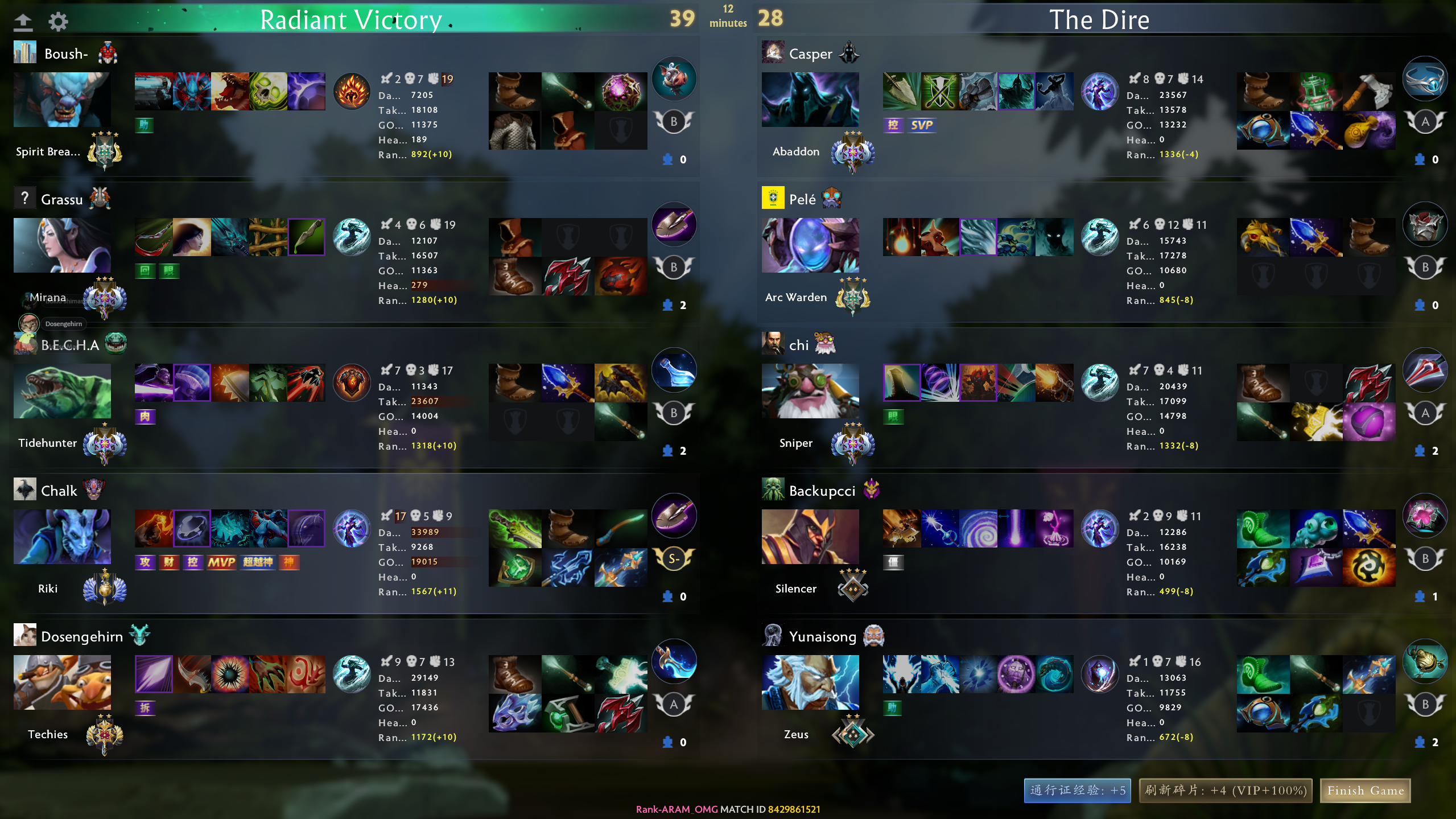Choose the Tidehunter hero portrait

[62, 391]
